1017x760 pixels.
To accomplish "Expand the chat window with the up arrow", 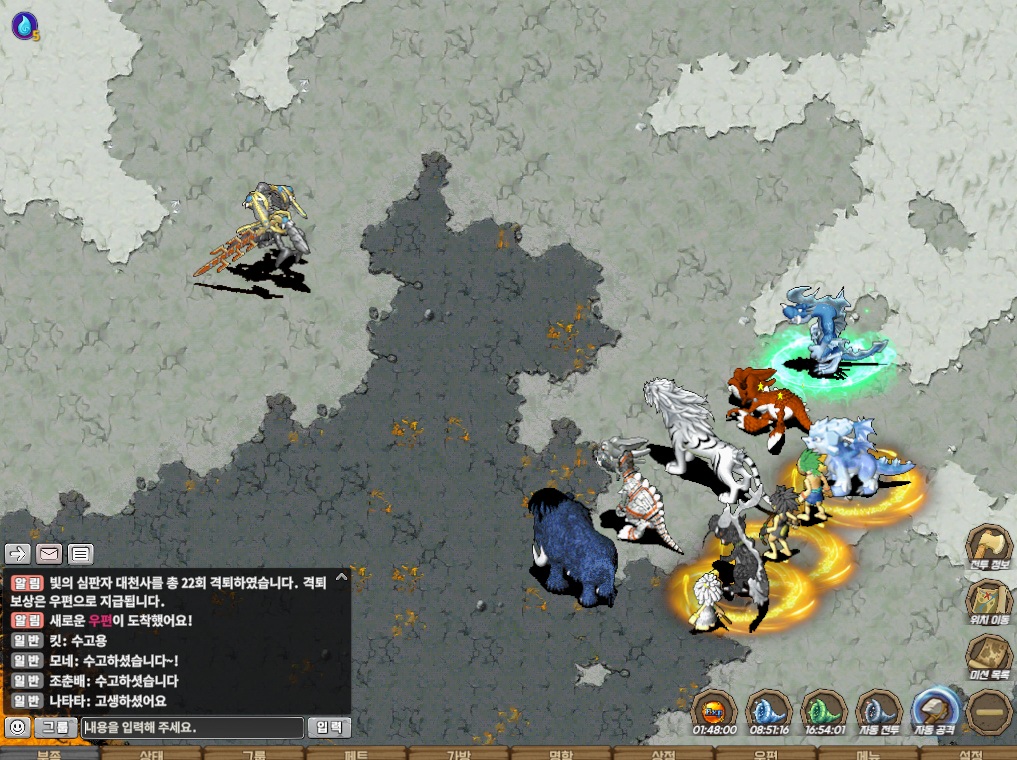I will tap(341, 578).
